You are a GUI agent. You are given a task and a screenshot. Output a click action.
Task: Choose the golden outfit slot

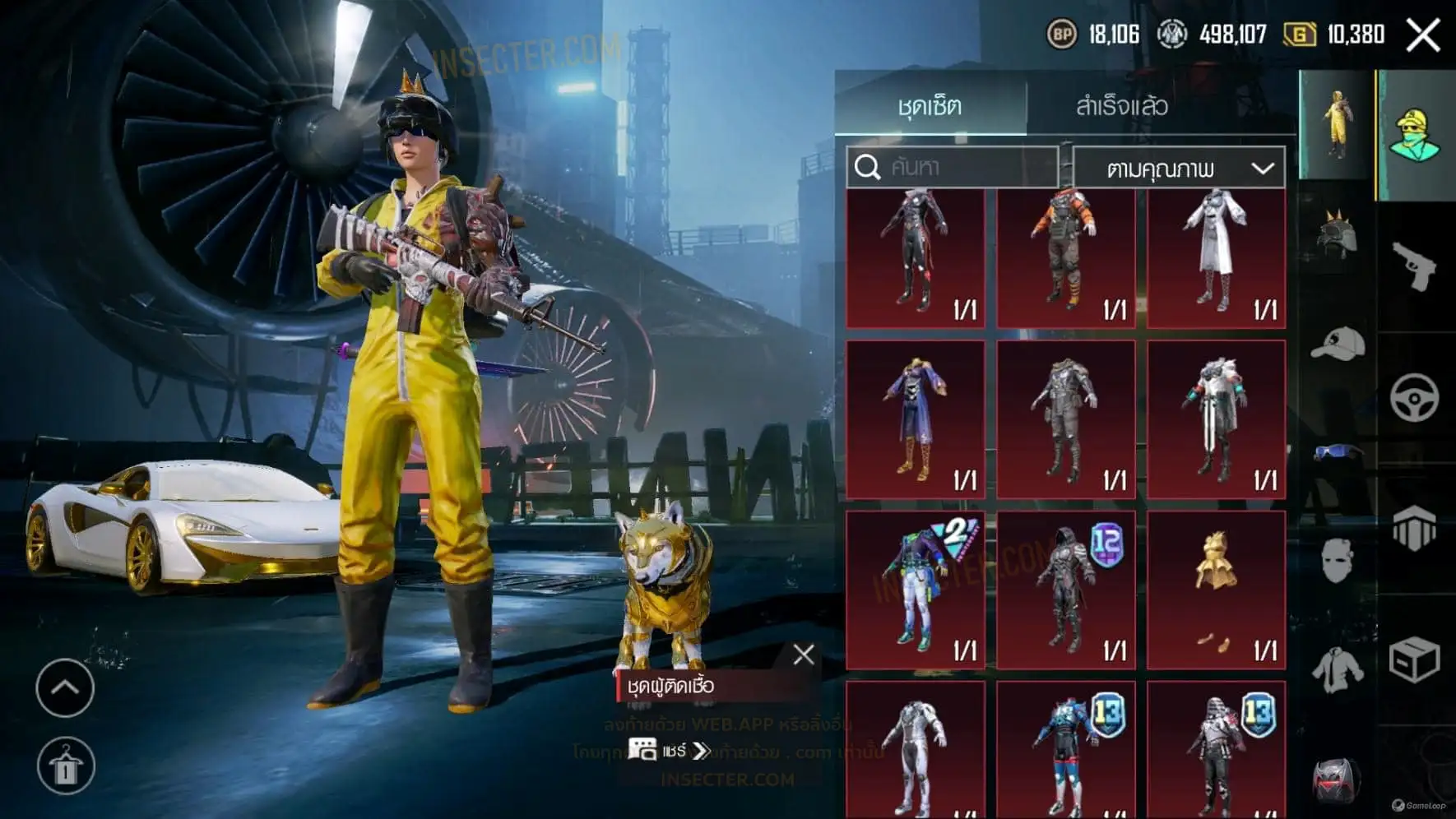point(1216,589)
